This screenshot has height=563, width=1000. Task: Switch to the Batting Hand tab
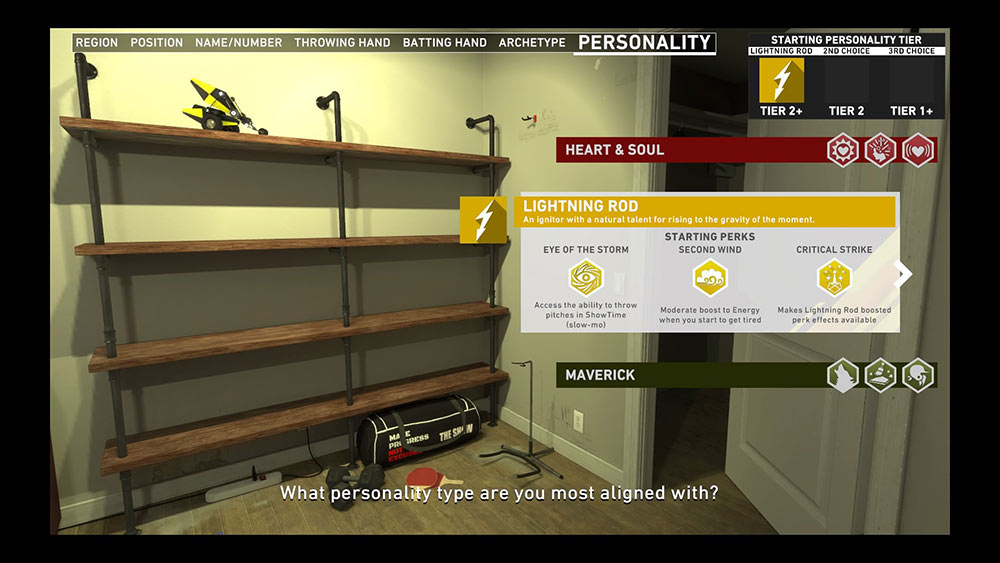point(444,43)
